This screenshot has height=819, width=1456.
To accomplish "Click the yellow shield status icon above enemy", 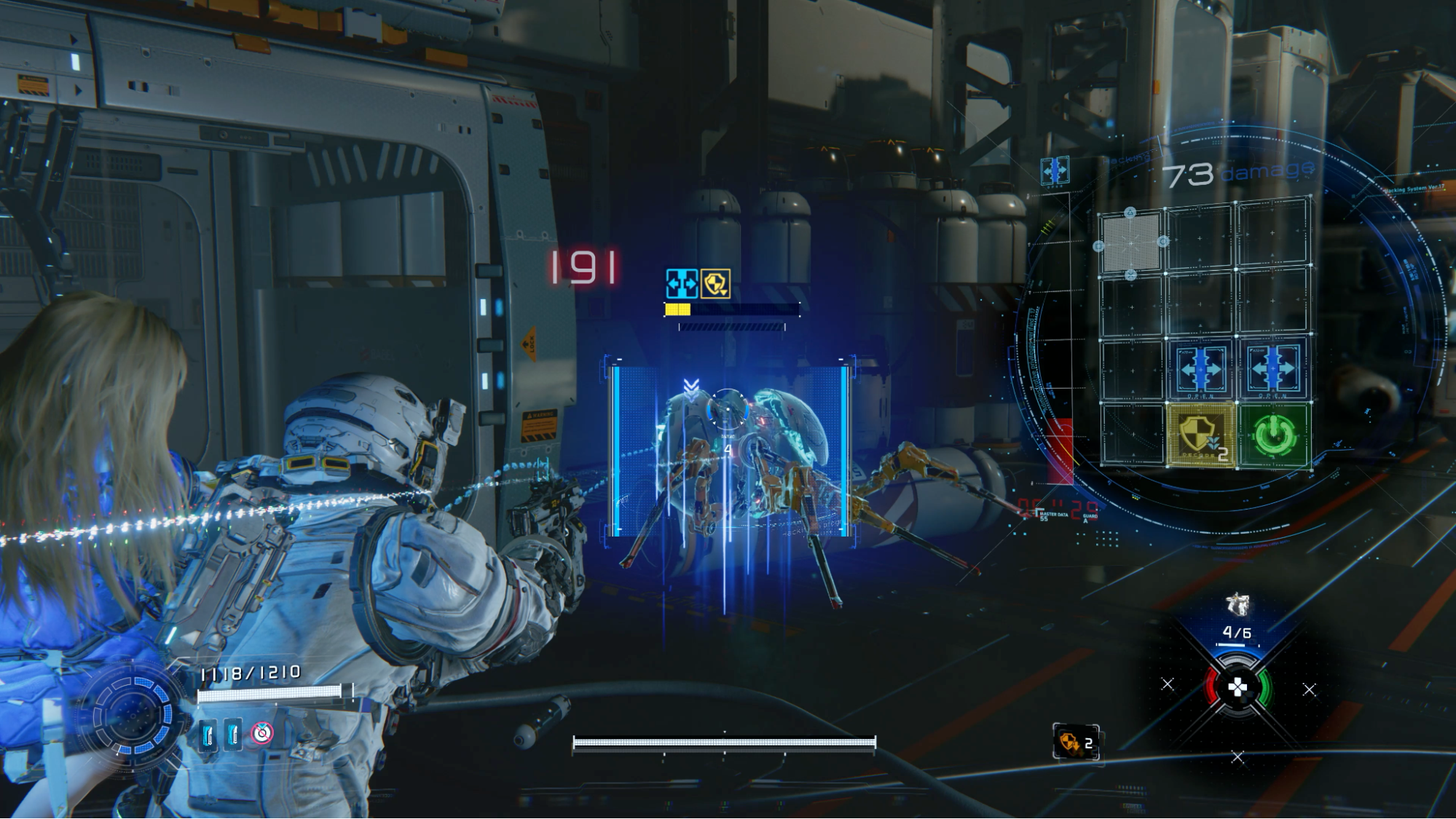I will click(716, 284).
